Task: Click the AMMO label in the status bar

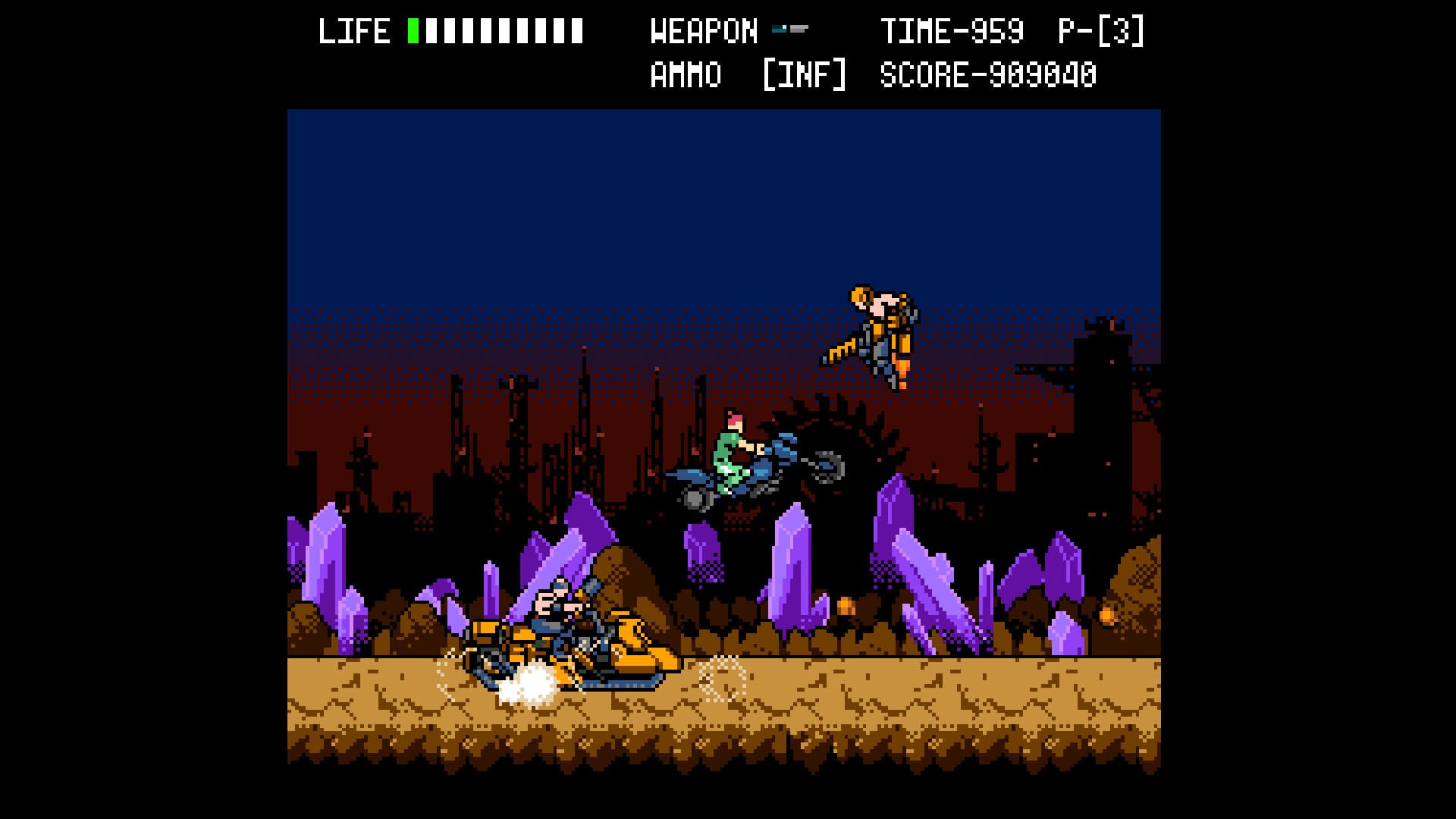Action: (x=682, y=74)
